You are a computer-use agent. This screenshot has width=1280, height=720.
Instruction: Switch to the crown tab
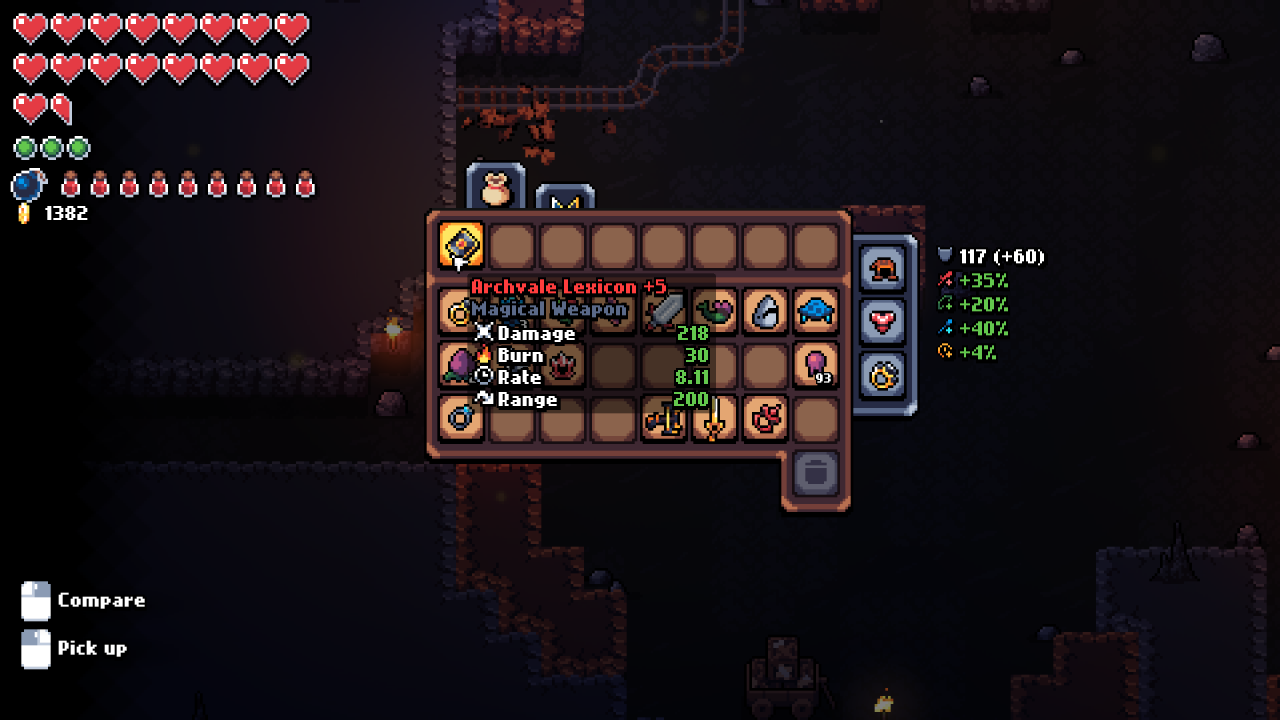pyautogui.click(x=565, y=203)
